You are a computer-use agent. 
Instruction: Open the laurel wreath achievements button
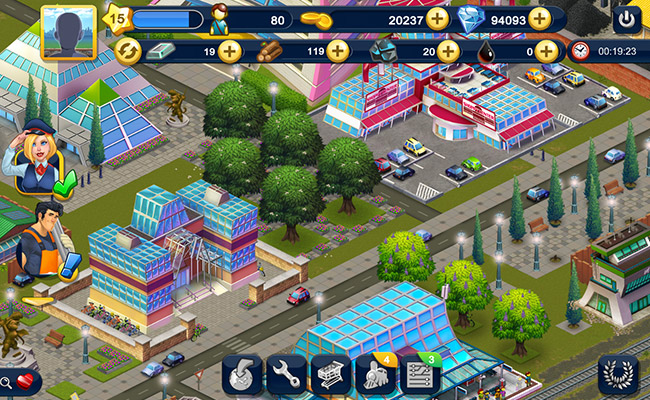click(x=618, y=375)
